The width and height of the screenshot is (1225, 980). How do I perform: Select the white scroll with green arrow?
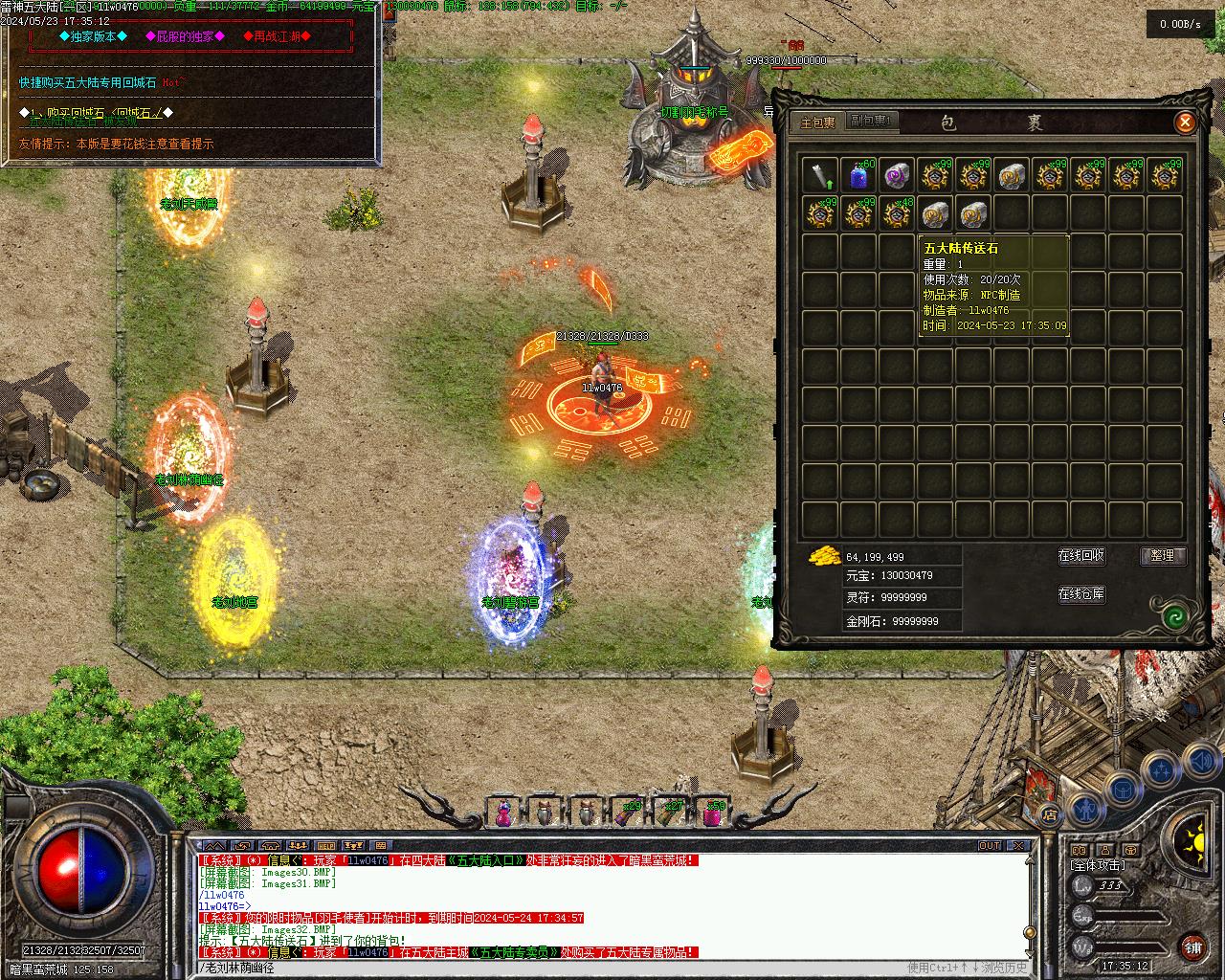(x=820, y=176)
